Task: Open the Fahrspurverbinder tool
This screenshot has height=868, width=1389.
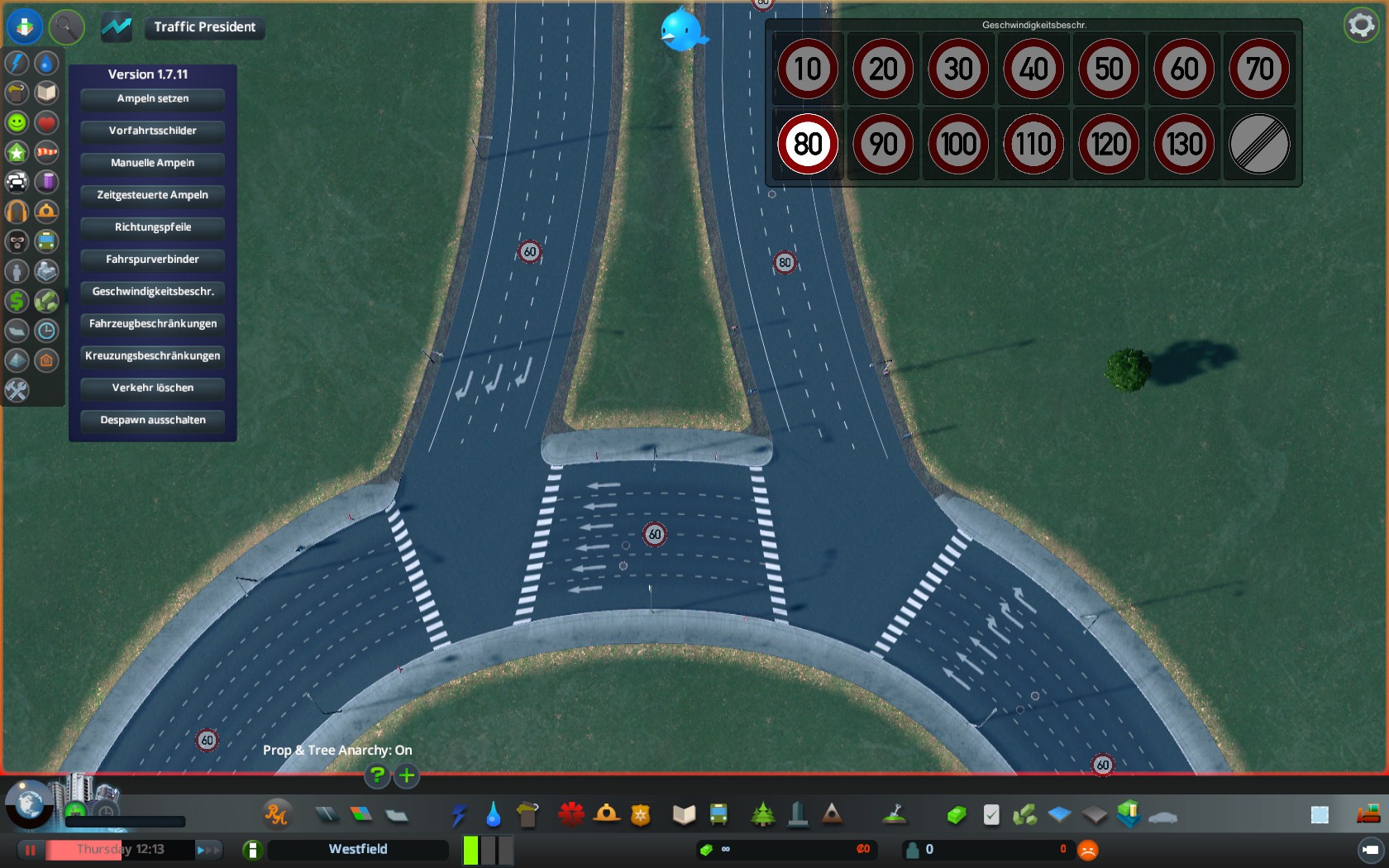Action: pos(153,260)
